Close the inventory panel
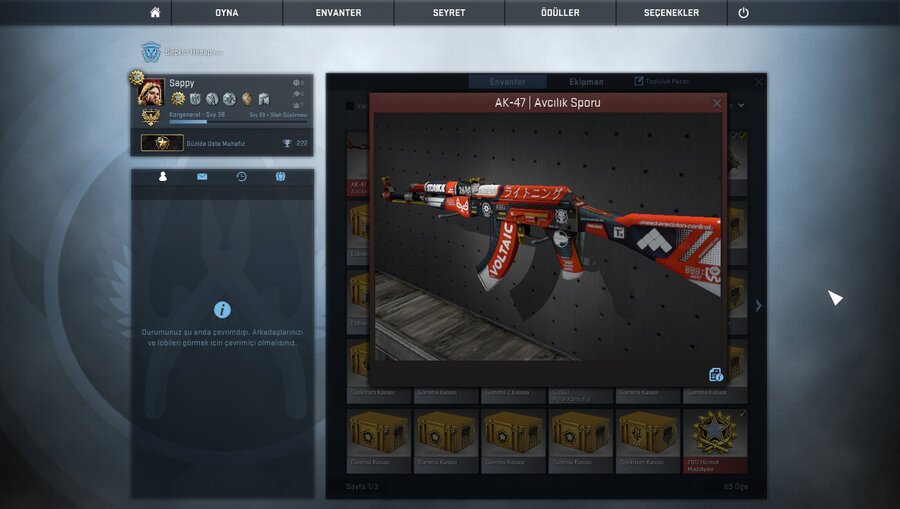 click(x=759, y=82)
